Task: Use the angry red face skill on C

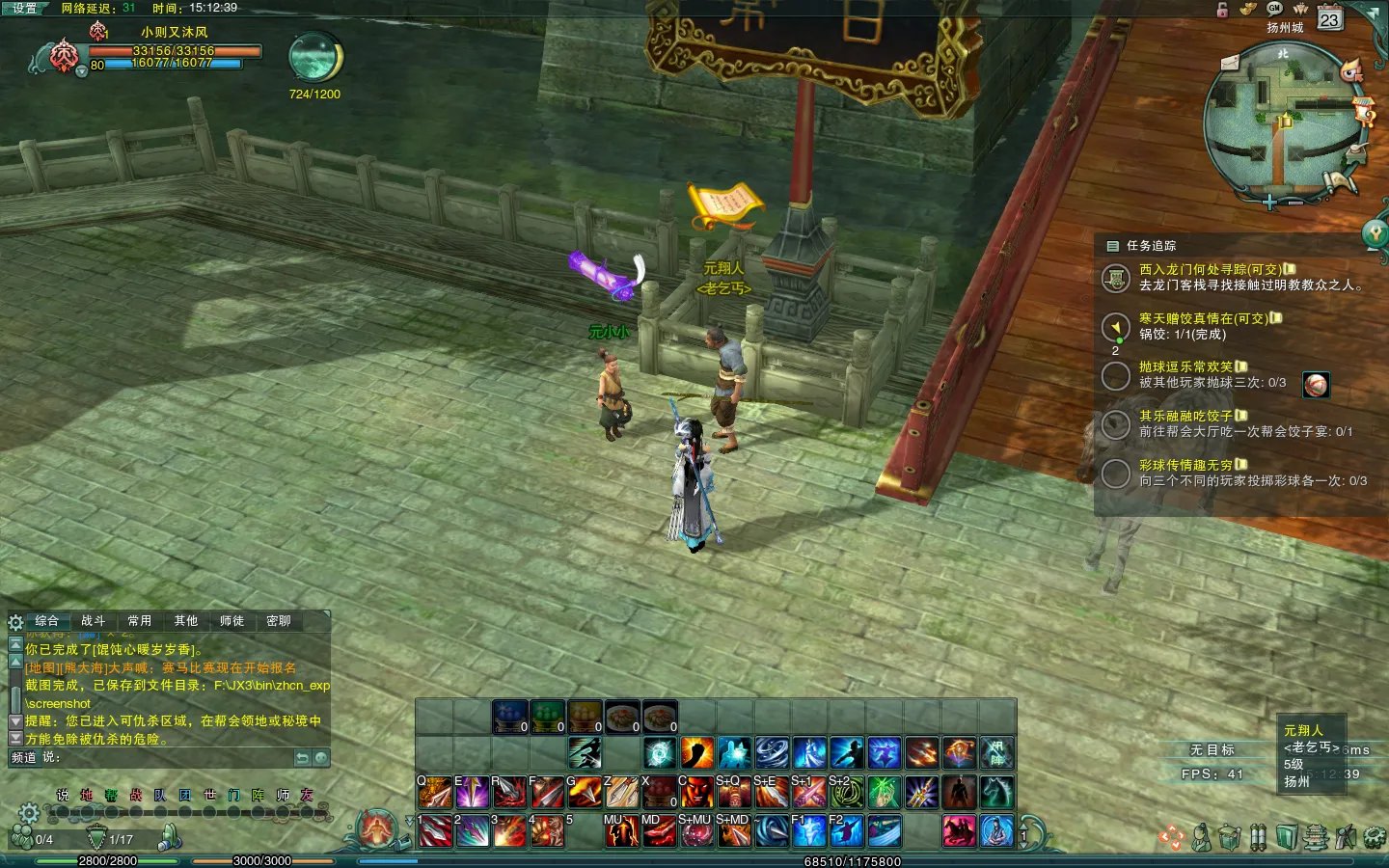Action: [x=695, y=793]
